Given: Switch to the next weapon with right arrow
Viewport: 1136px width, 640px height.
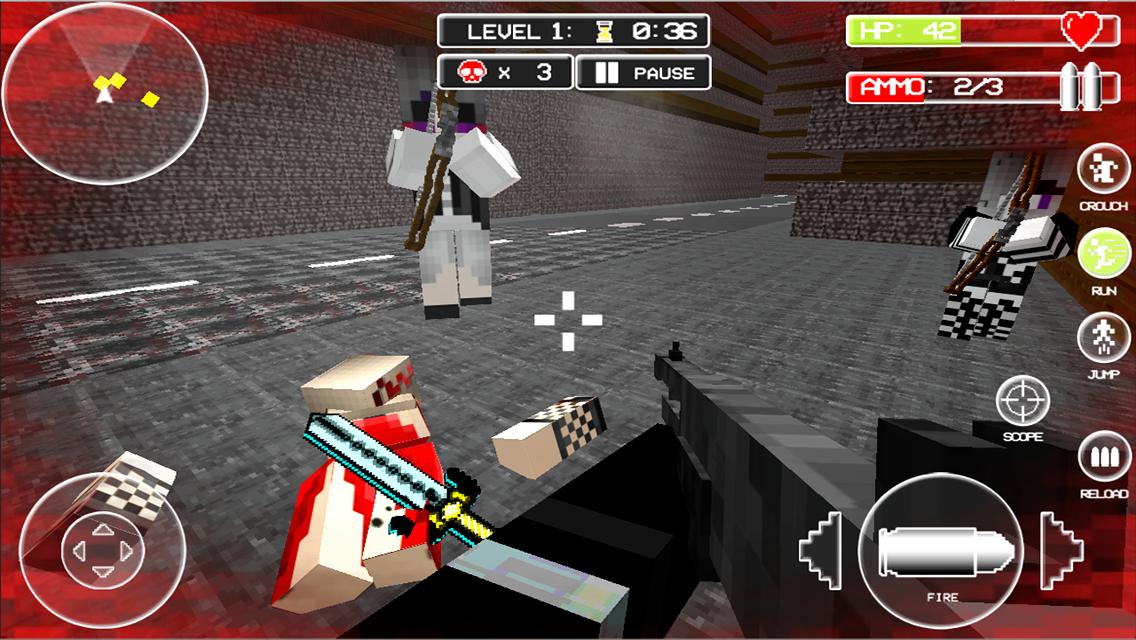Looking at the screenshot, I should tap(1060, 550).
